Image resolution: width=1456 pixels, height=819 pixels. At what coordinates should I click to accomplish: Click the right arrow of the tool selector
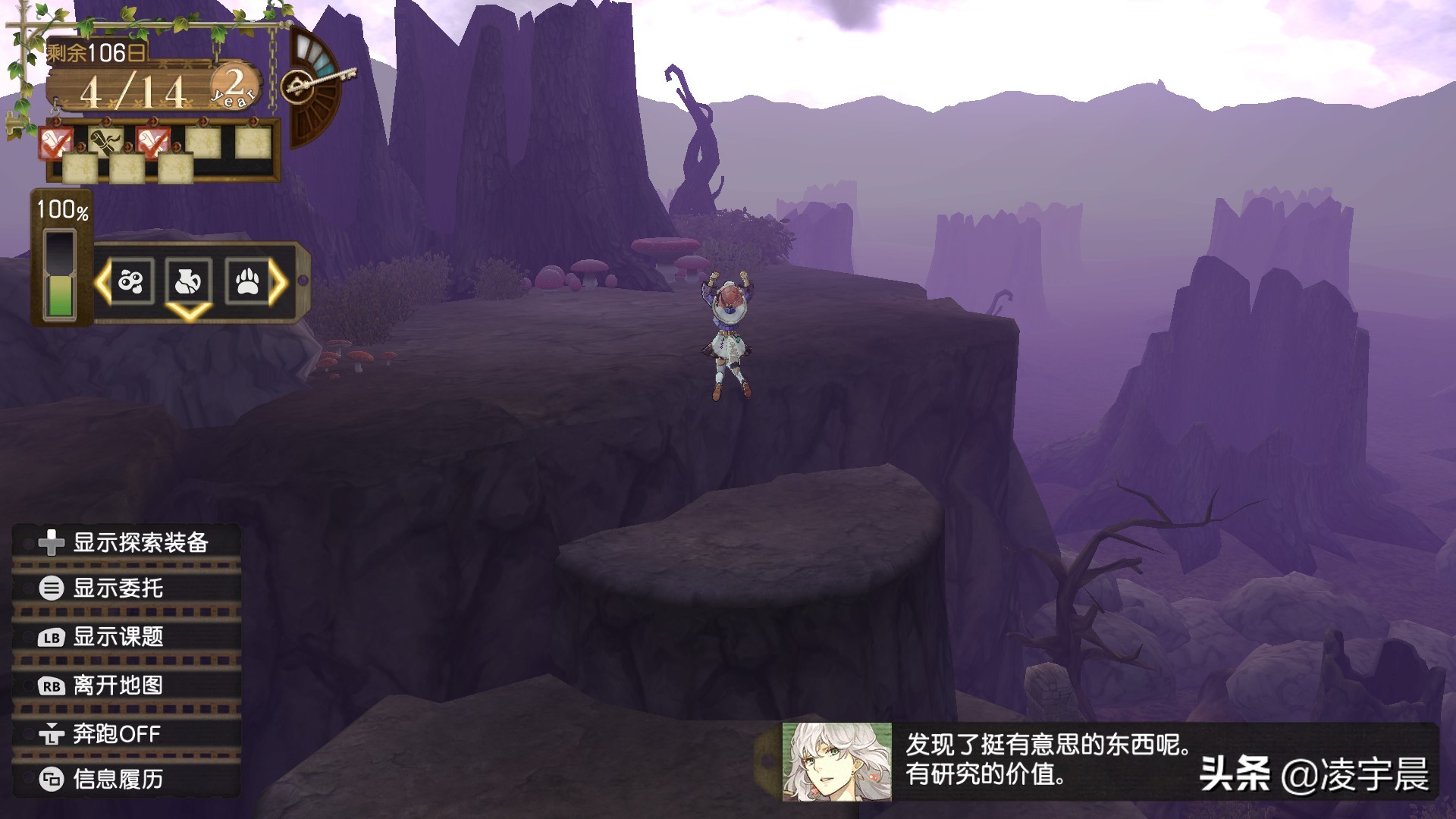[278, 282]
